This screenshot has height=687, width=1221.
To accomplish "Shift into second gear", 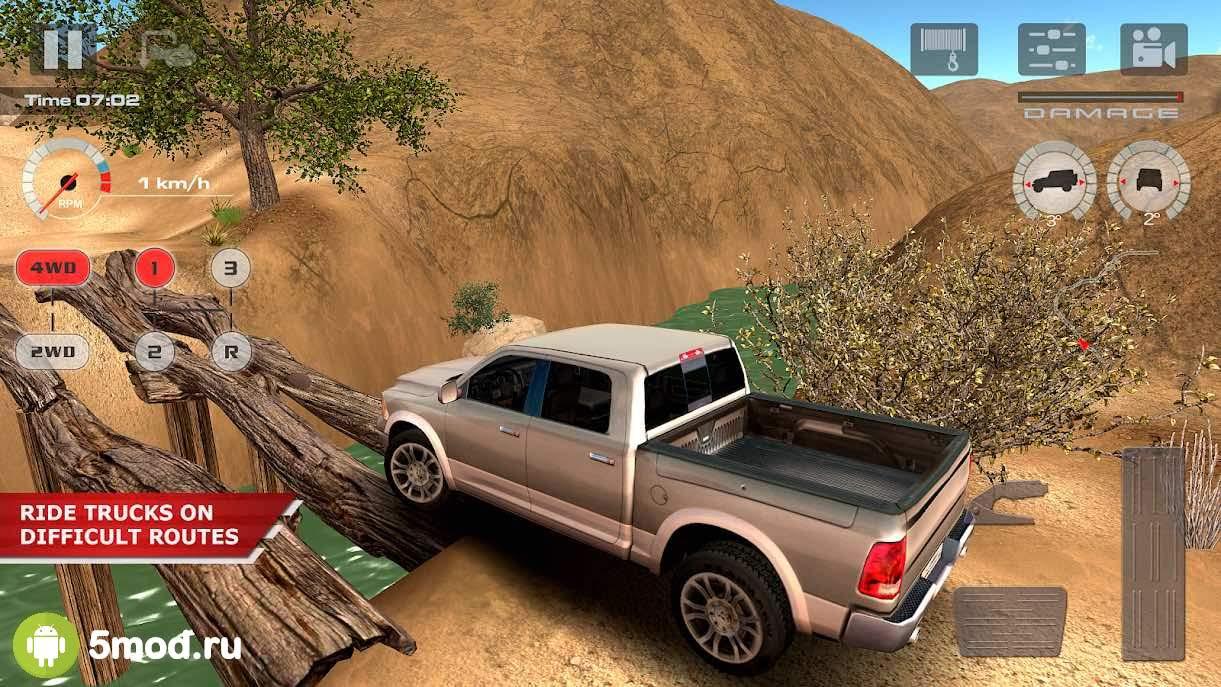I will (x=154, y=351).
